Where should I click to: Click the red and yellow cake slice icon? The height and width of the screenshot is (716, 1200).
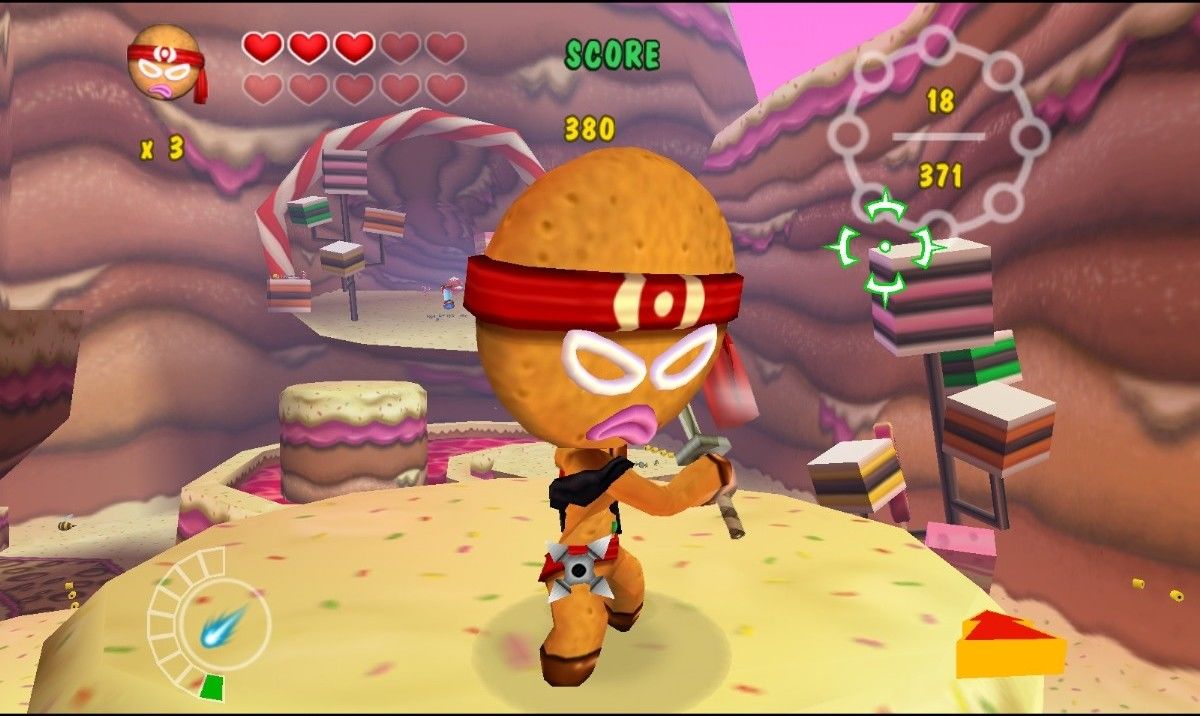pos(1008,645)
